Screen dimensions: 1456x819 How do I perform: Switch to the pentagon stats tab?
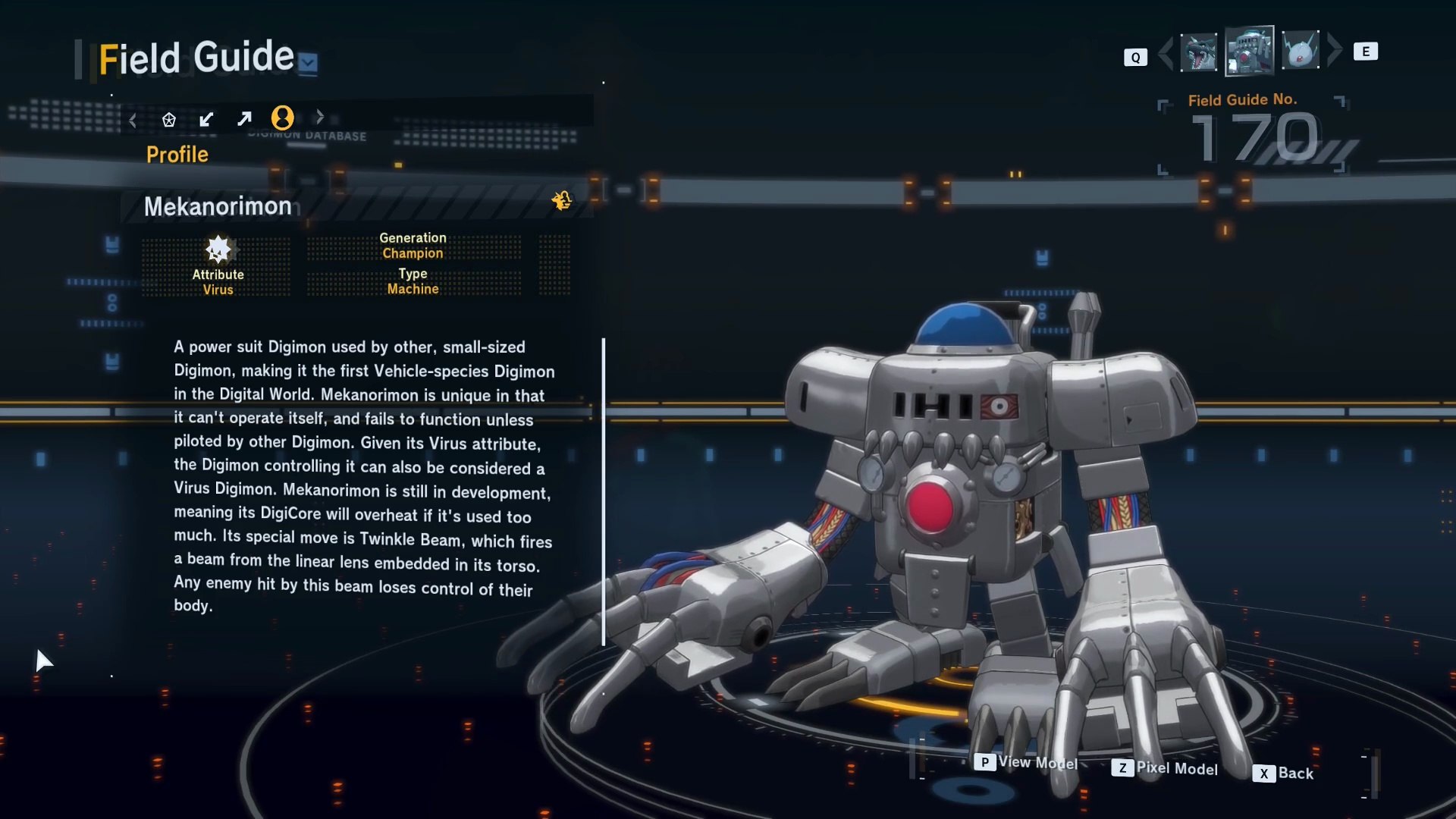coord(169,119)
